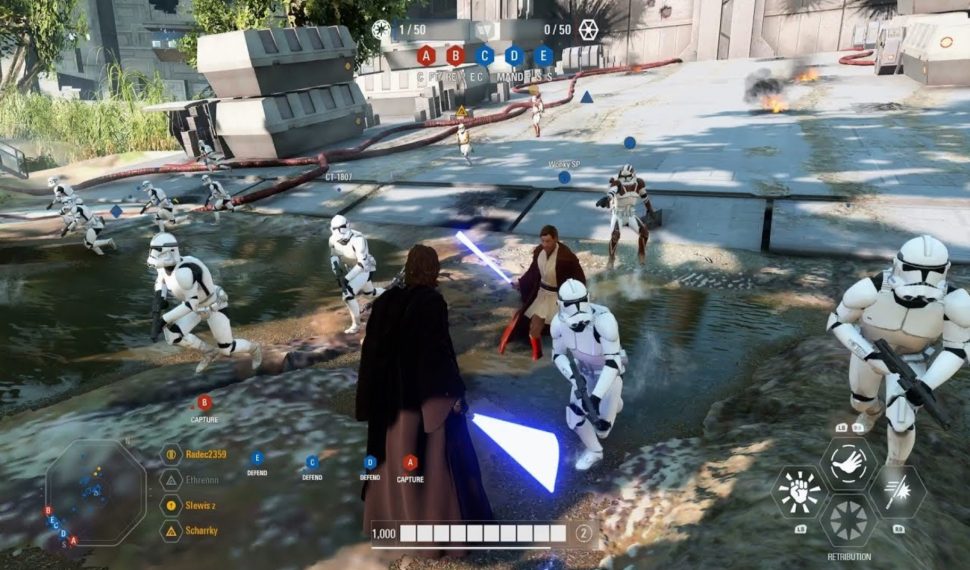Use the glowing fist ability
Image resolution: width=970 pixels, height=570 pixels.
click(x=799, y=491)
